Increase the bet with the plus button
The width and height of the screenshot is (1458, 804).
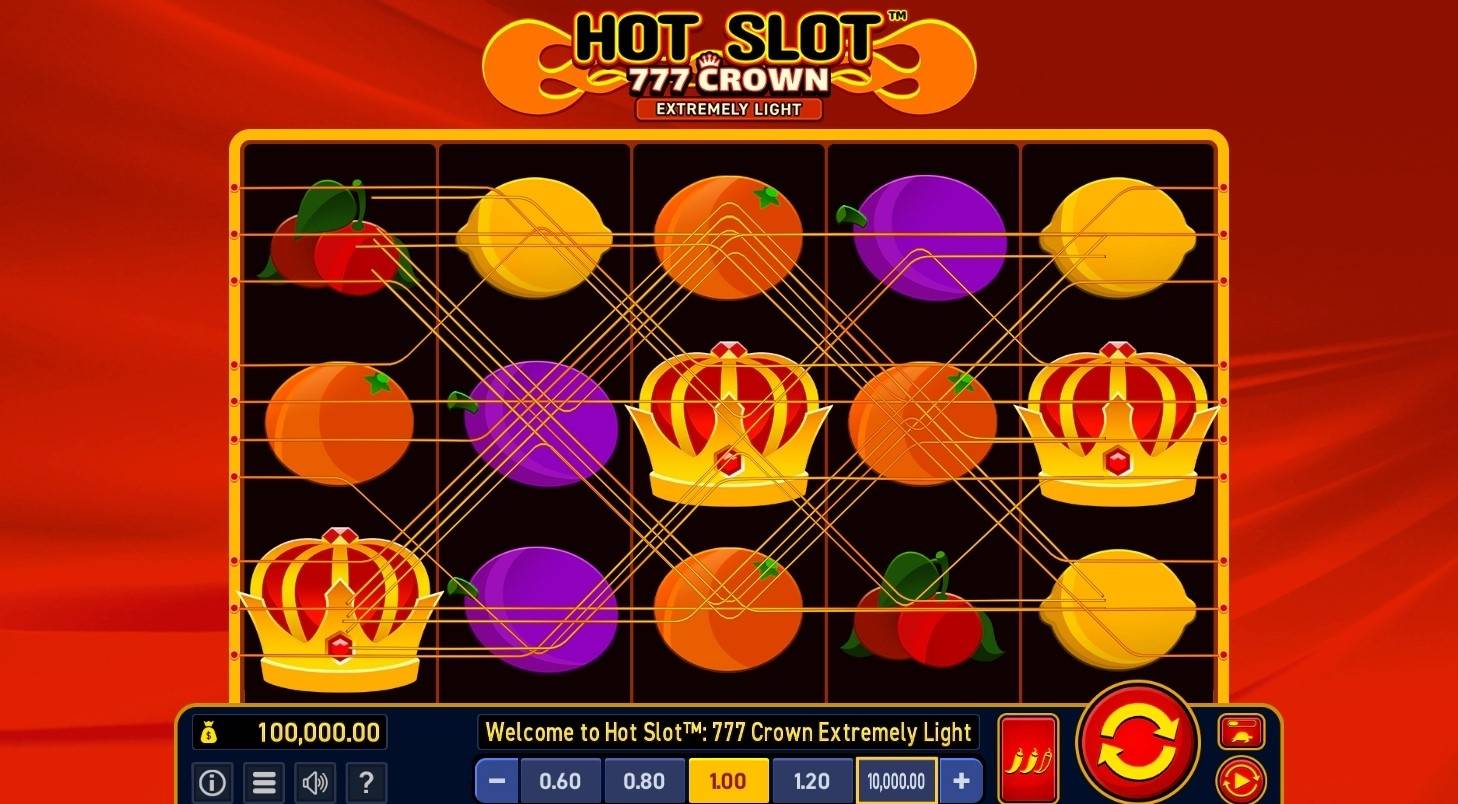[959, 782]
